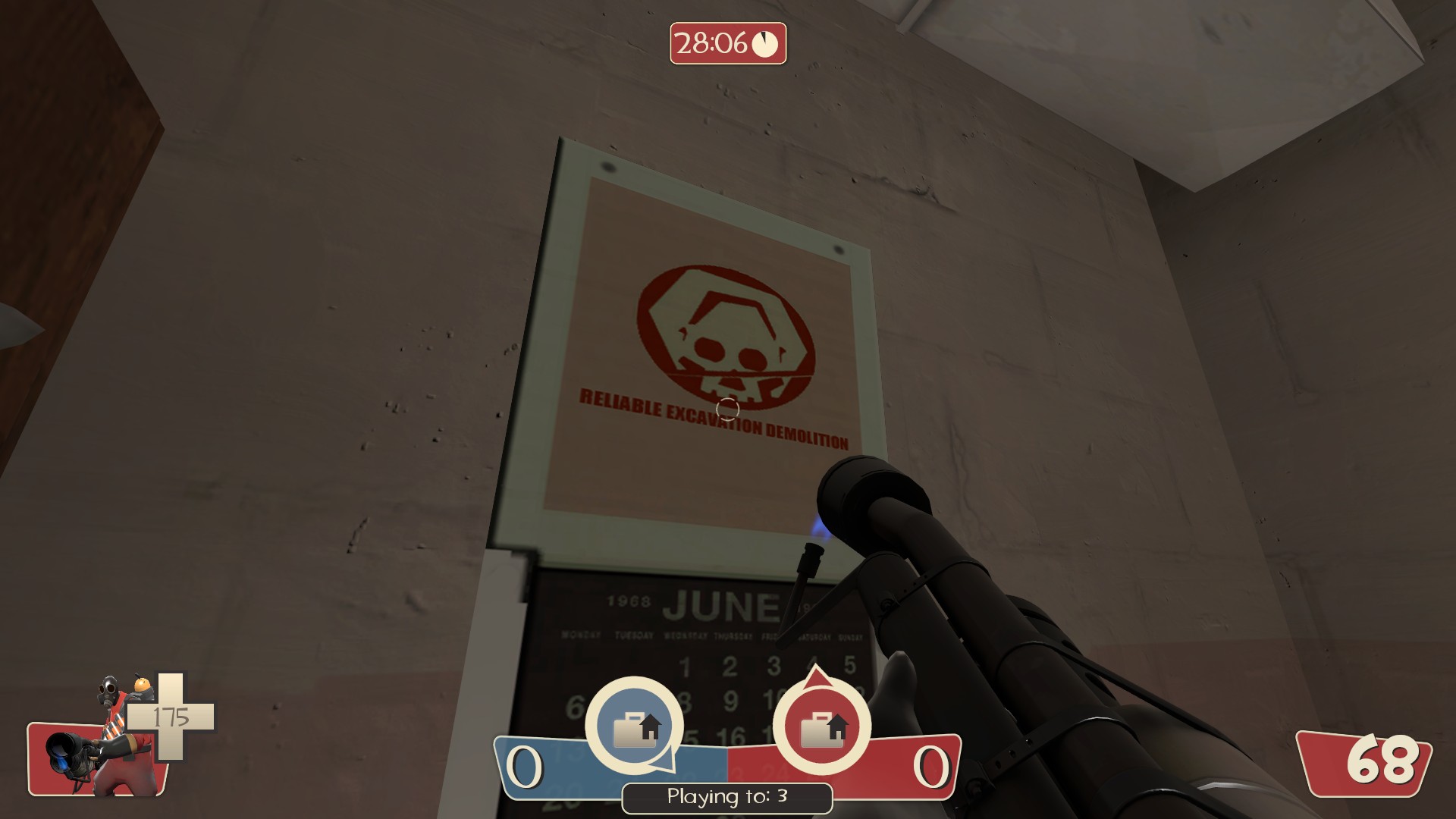Click the clock icon beside the timer
The image size is (1456, 819).
coord(765,43)
